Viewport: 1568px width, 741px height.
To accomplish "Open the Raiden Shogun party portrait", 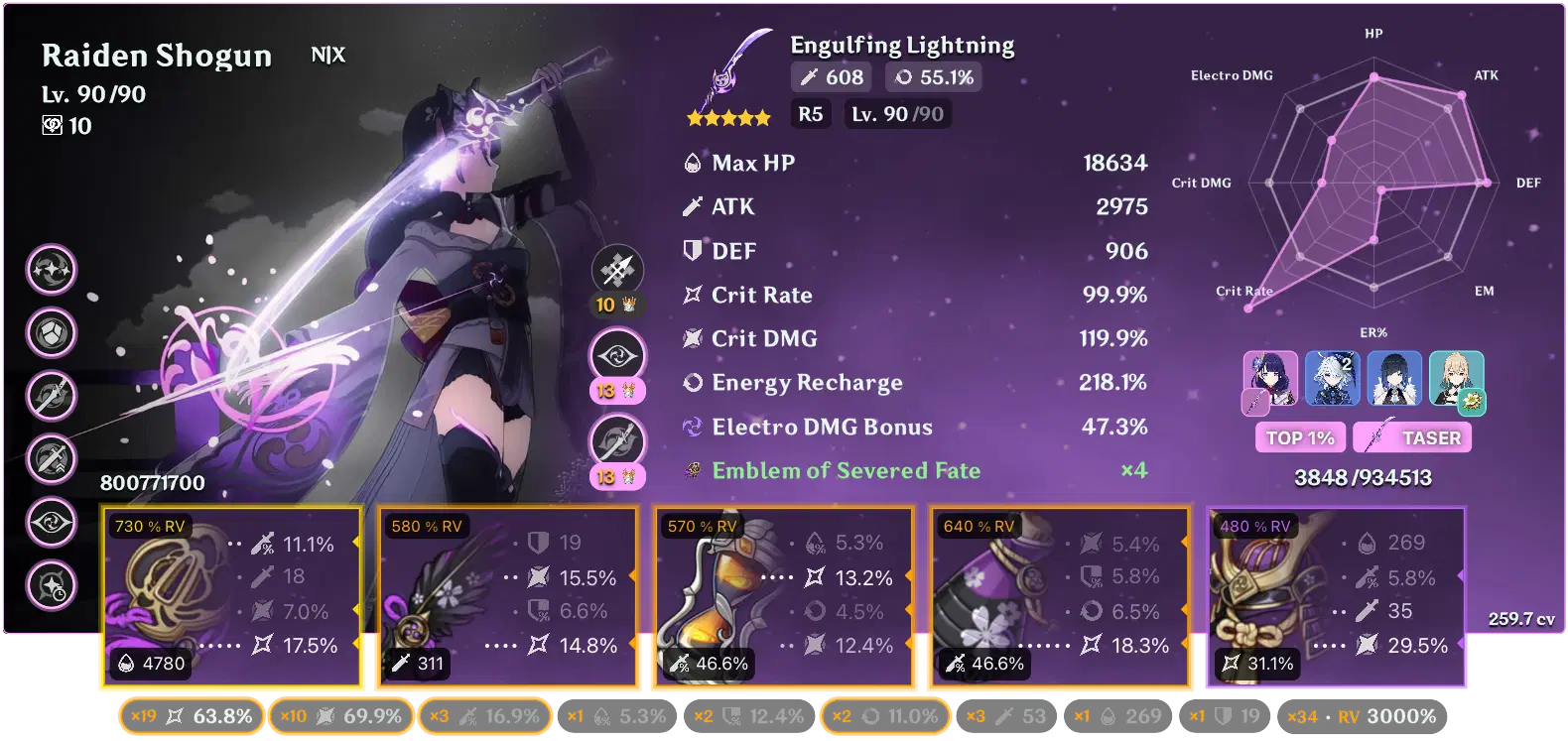I will click(1270, 379).
